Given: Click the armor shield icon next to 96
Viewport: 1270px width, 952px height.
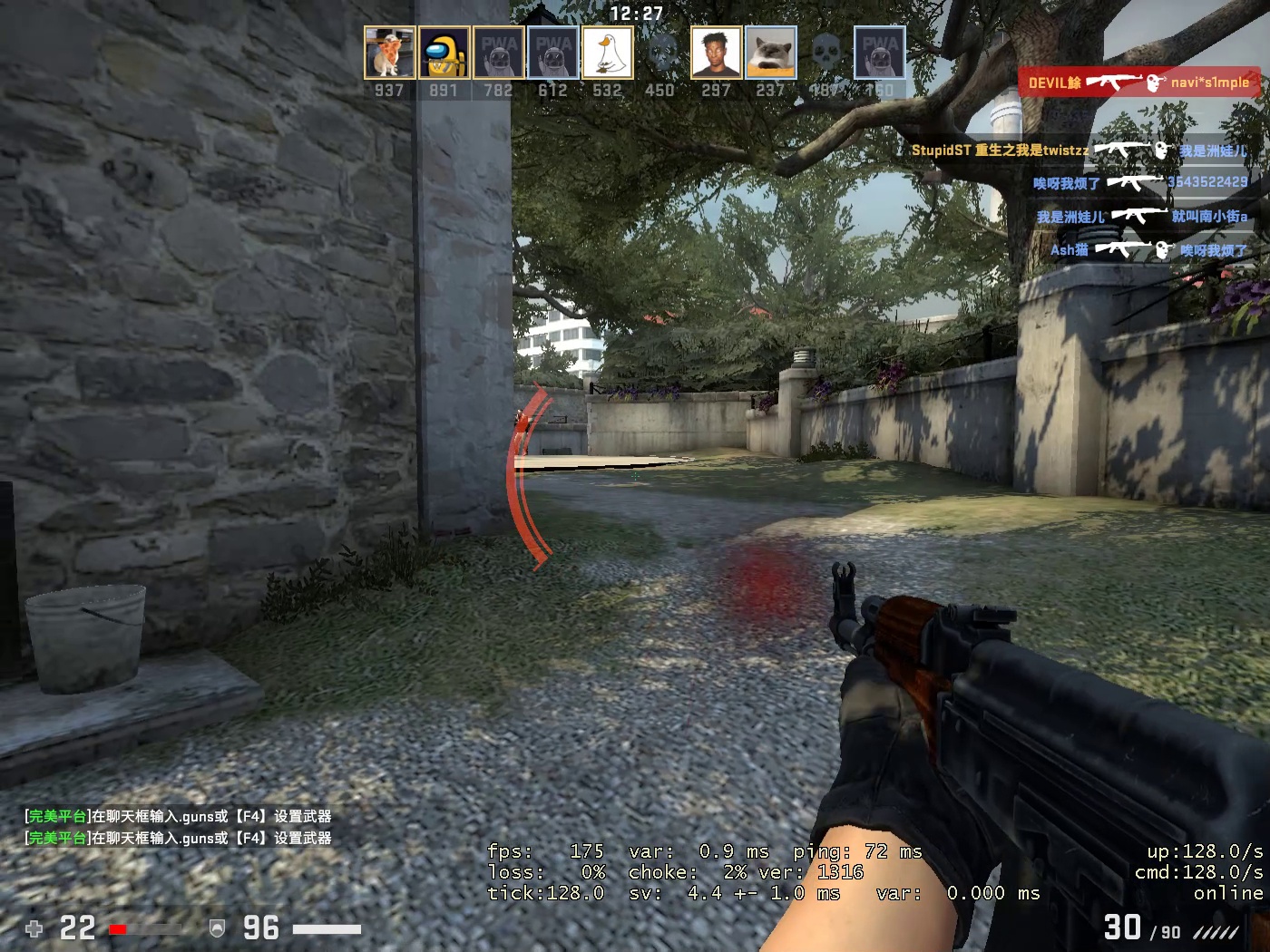Looking at the screenshot, I should [x=216, y=928].
